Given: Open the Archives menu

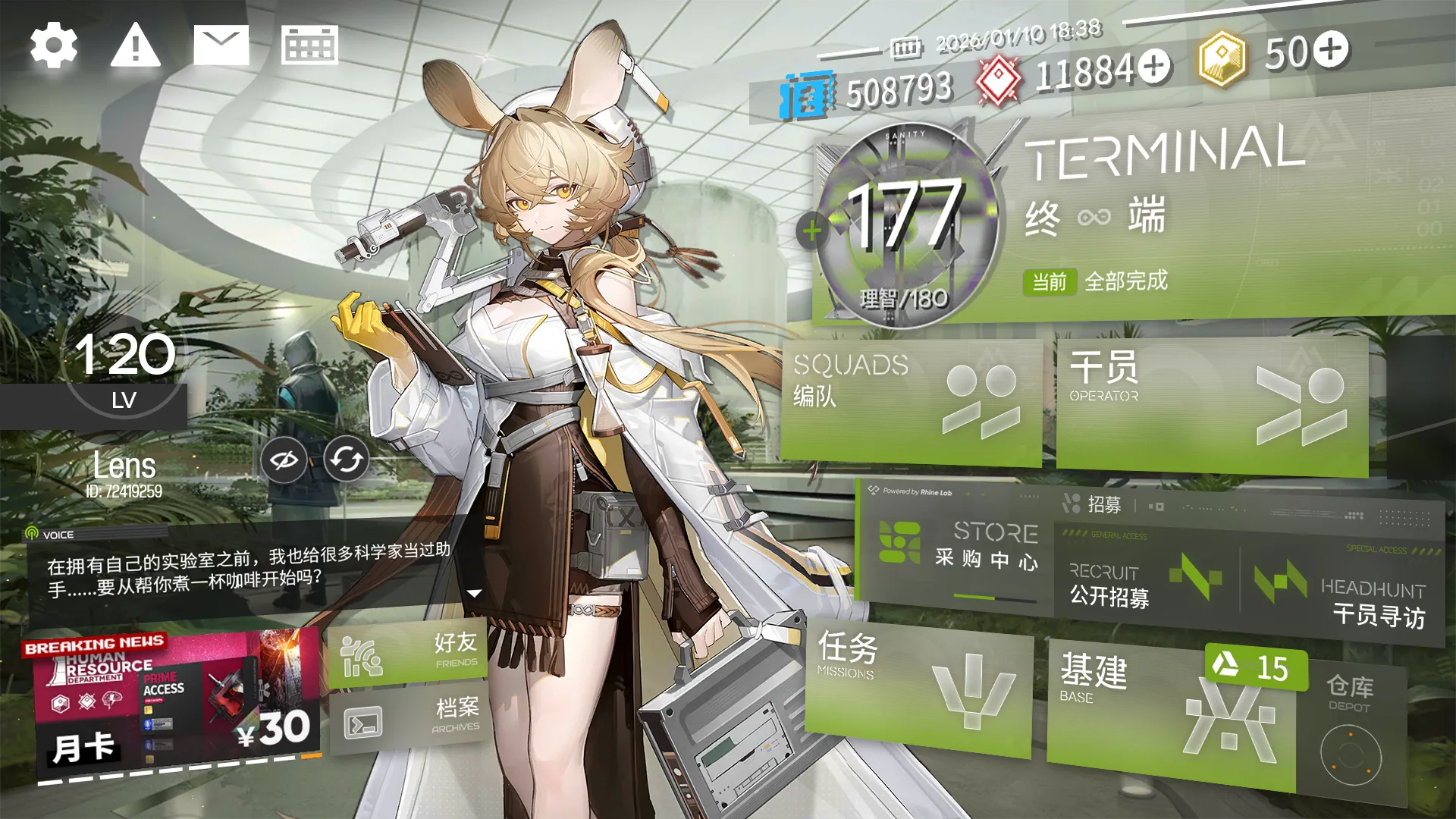Looking at the screenshot, I should tap(407, 719).
